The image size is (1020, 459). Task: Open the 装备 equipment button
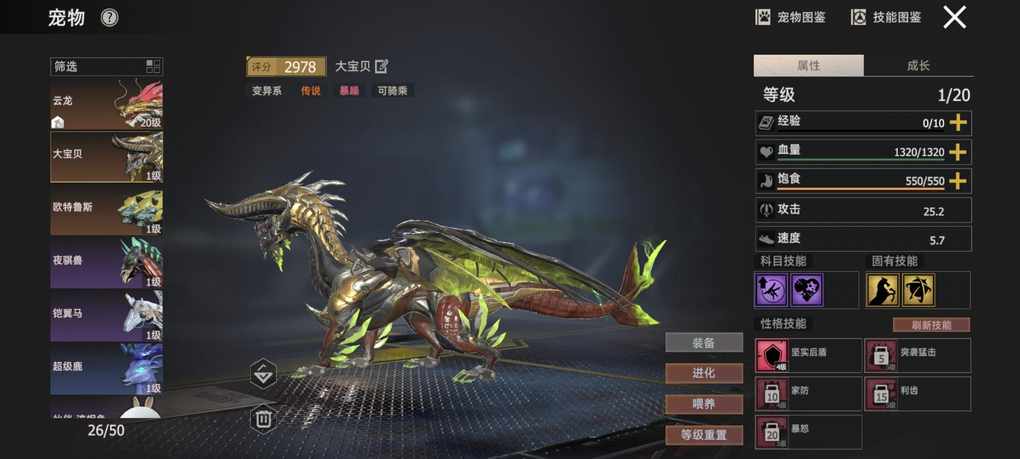[x=704, y=342]
